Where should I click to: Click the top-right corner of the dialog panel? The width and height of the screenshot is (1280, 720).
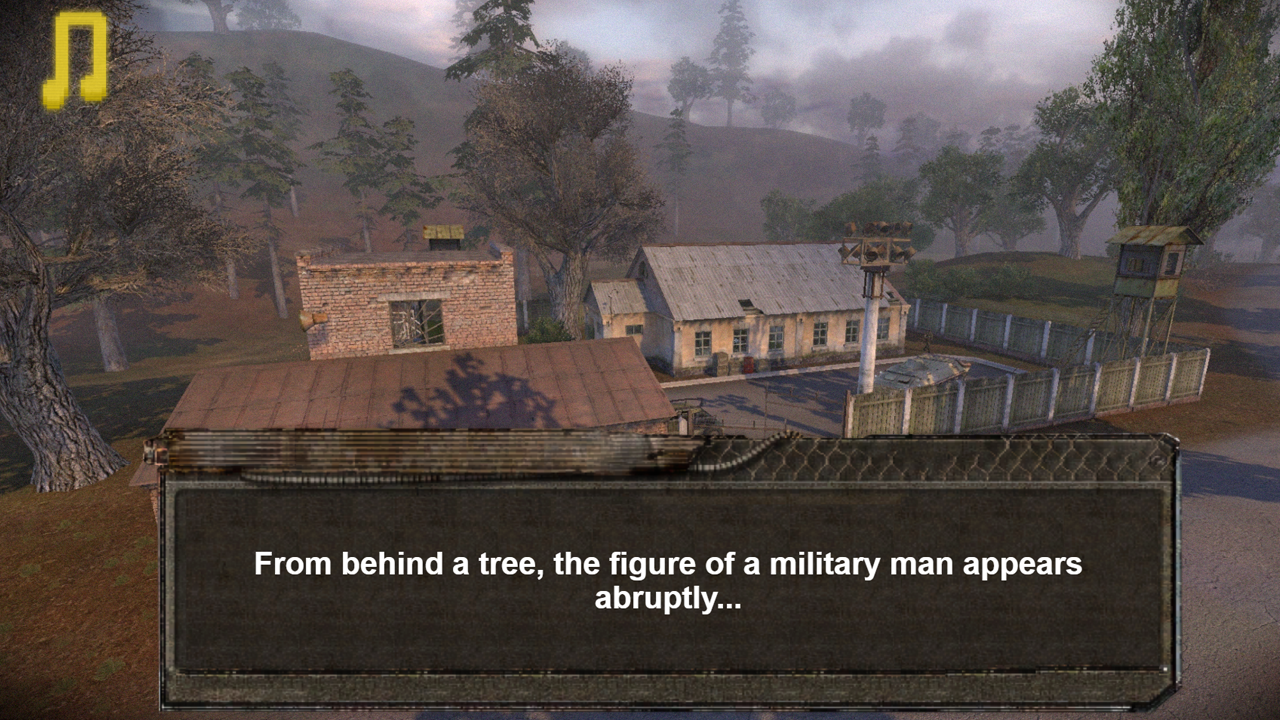(x=1165, y=440)
